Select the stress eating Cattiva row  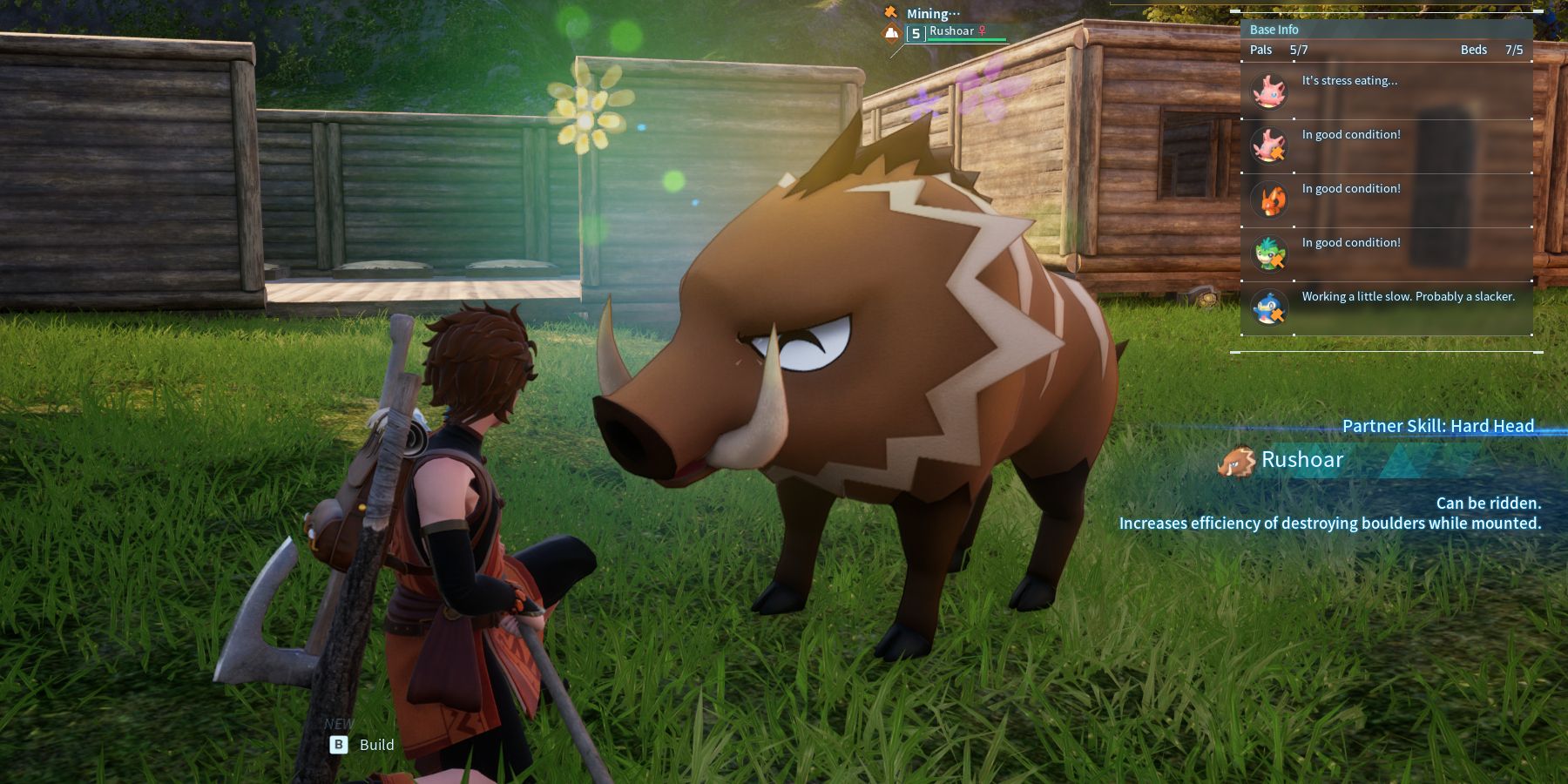click(x=1385, y=91)
